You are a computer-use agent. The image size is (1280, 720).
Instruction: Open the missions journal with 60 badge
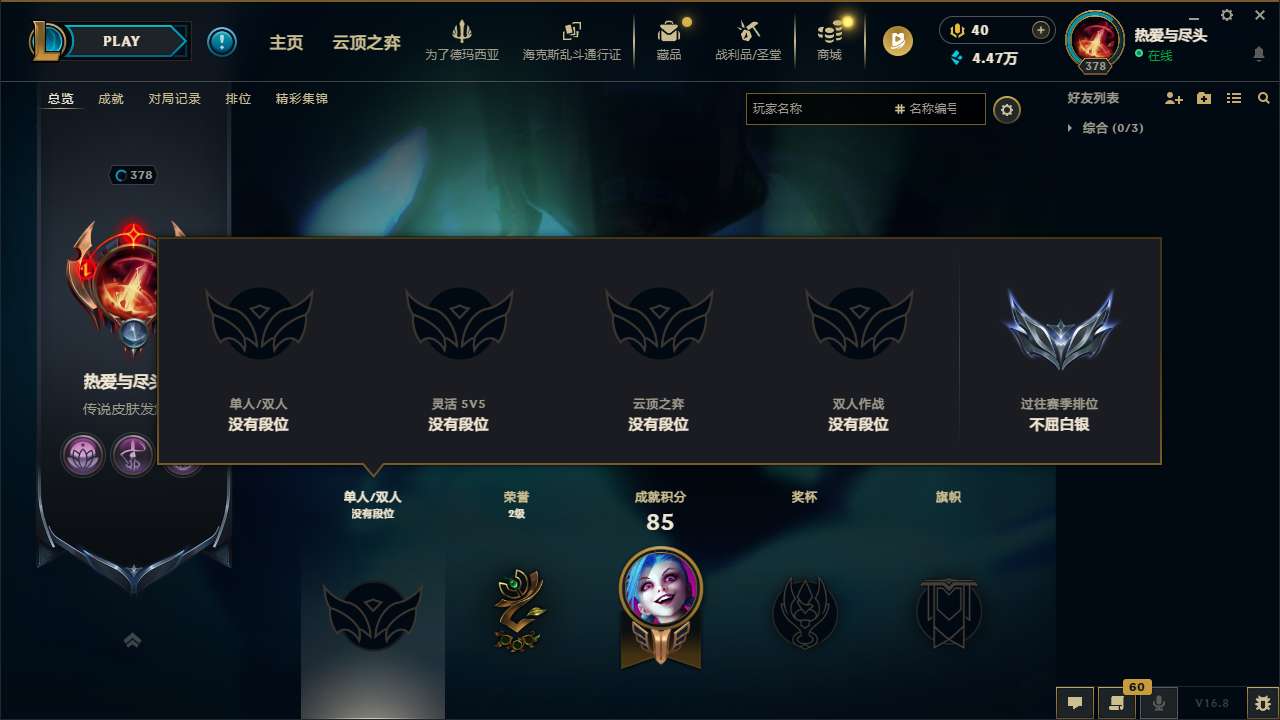[1117, 703]
